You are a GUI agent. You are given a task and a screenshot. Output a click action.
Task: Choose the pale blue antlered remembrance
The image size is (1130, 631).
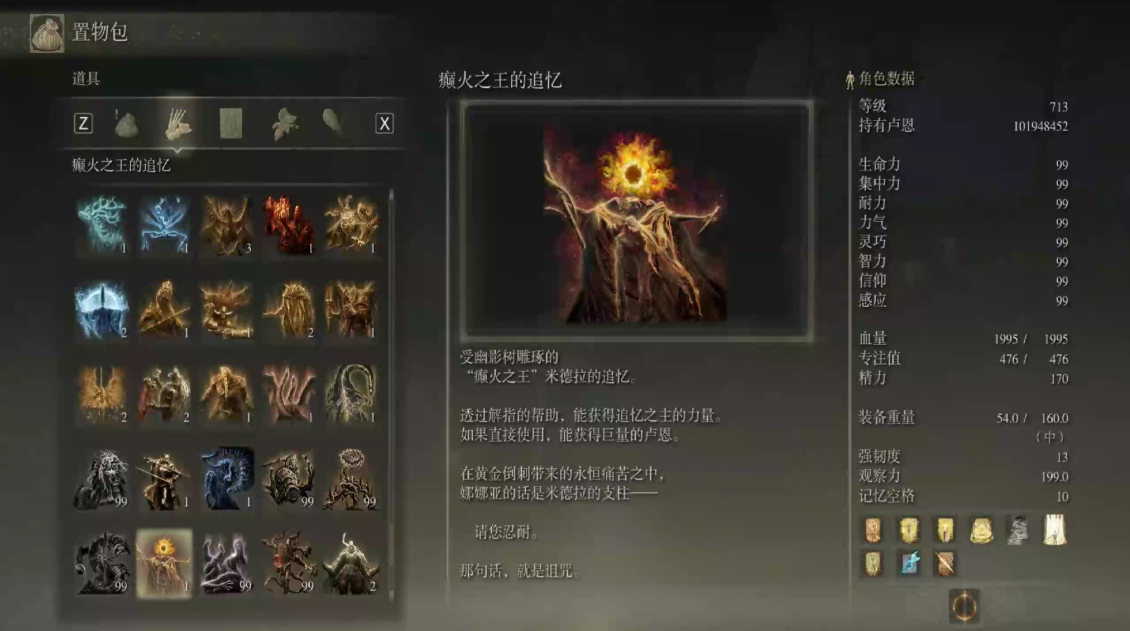pyautogui.click(x=102, y=222)
